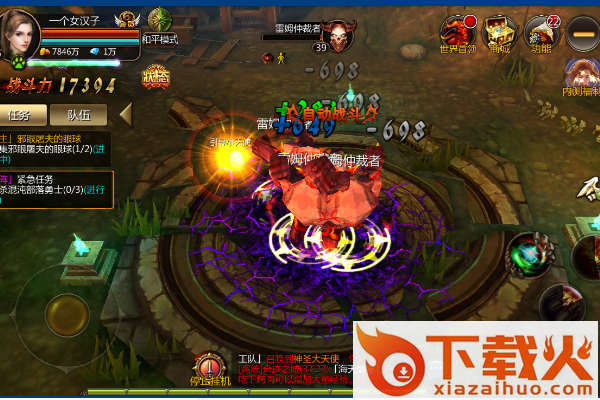Click the 状态 status icon
This screenshot has width=600, height=400.
pos(155,76)
